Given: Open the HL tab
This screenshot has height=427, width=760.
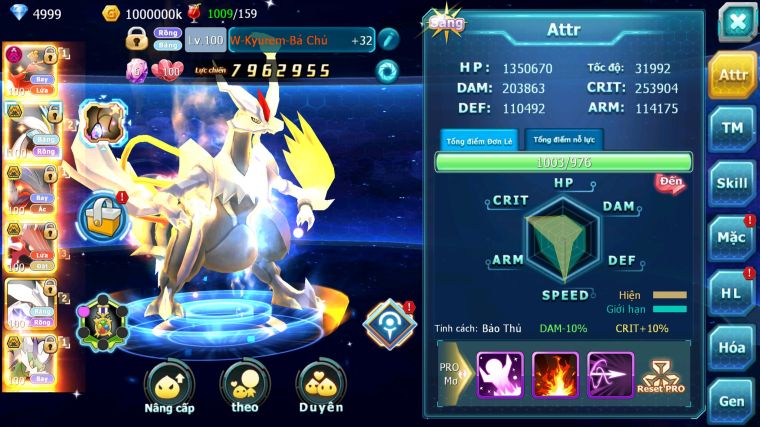Looking at the screenshot, I should 732,293.
